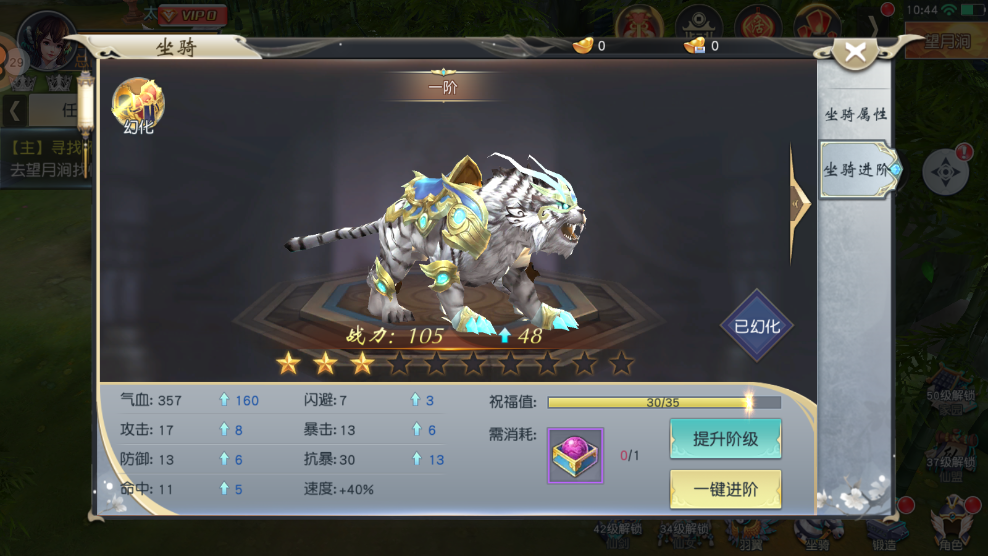This screenshot has width=988, height=556.
Task: Open the 望月涧 map label
Action: tap(945, 43)
